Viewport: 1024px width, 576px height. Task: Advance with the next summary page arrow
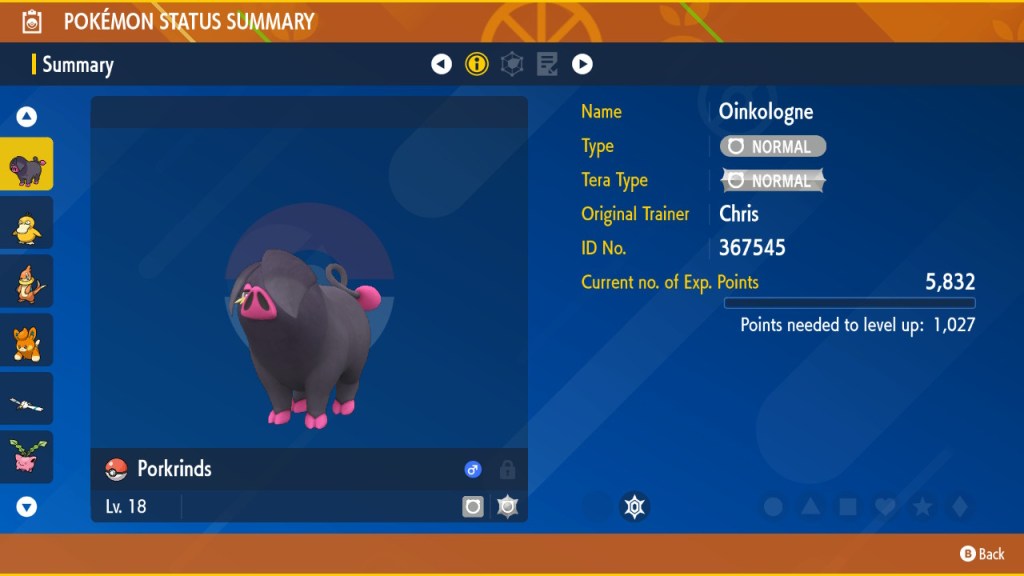tap(582, 65)
